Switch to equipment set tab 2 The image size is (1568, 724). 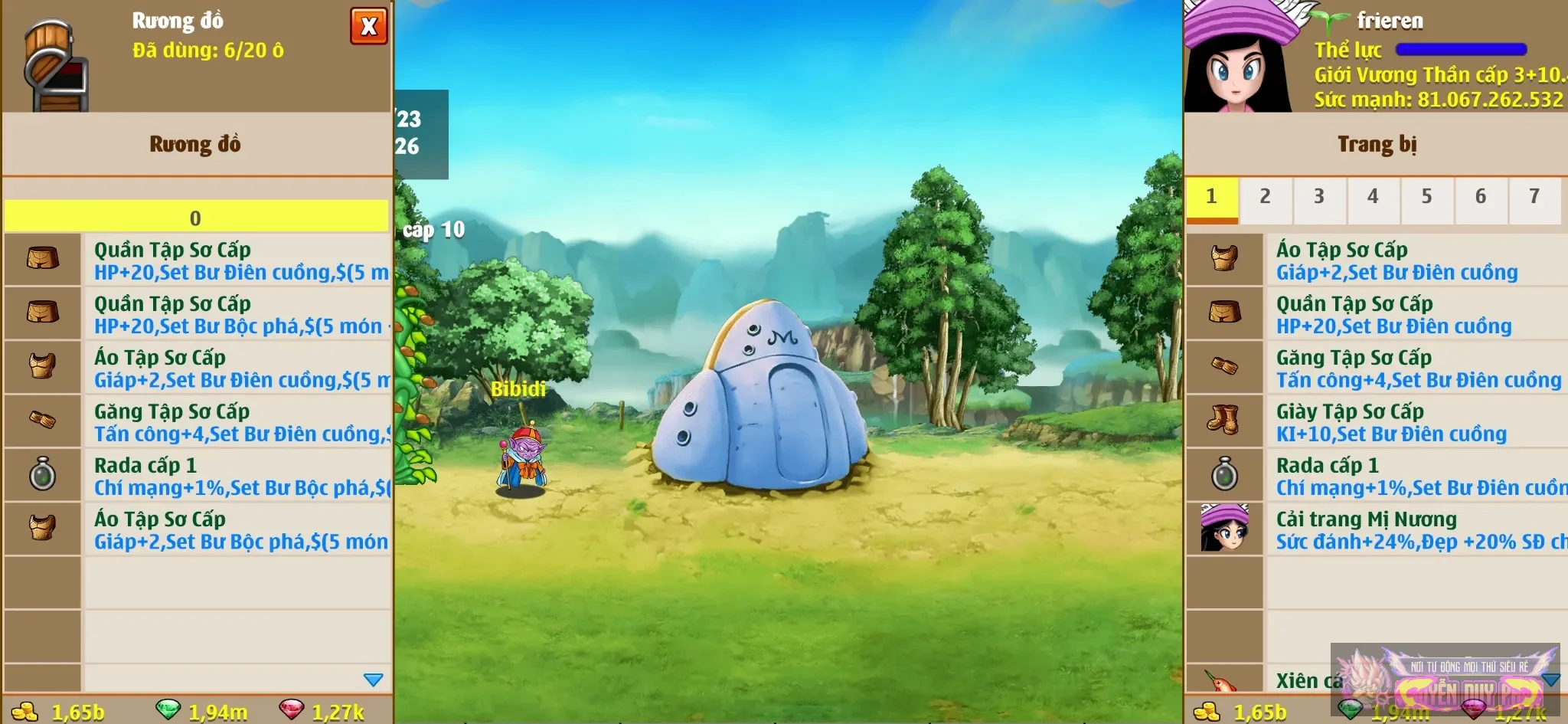pyautogui.click(x=1265, y=198)
